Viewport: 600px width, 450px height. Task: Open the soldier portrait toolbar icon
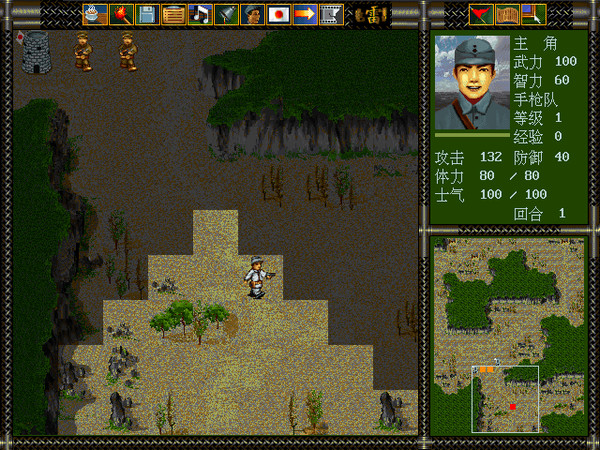(252, 14)
